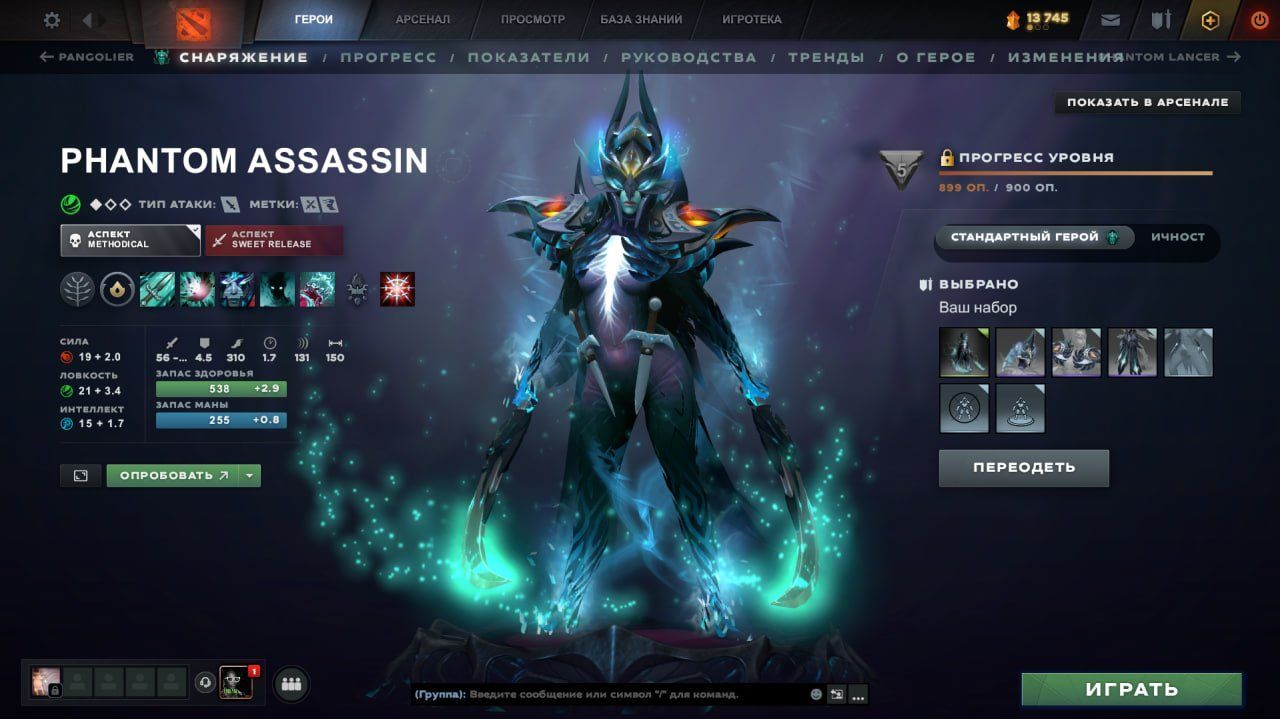Click the red power quit button
The width and height of the screenshot is (1280, 719).
[x=1259, y=20]
